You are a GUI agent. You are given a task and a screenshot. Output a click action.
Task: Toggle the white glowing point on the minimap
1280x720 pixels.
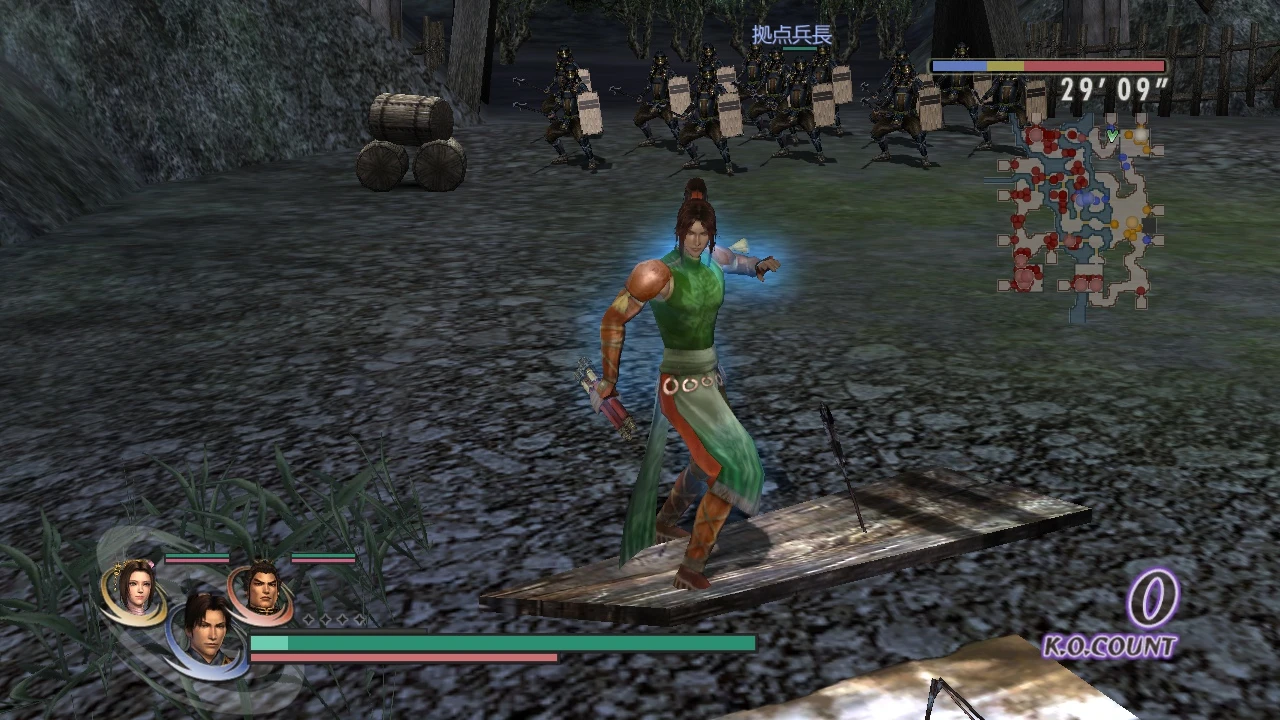1141,134
